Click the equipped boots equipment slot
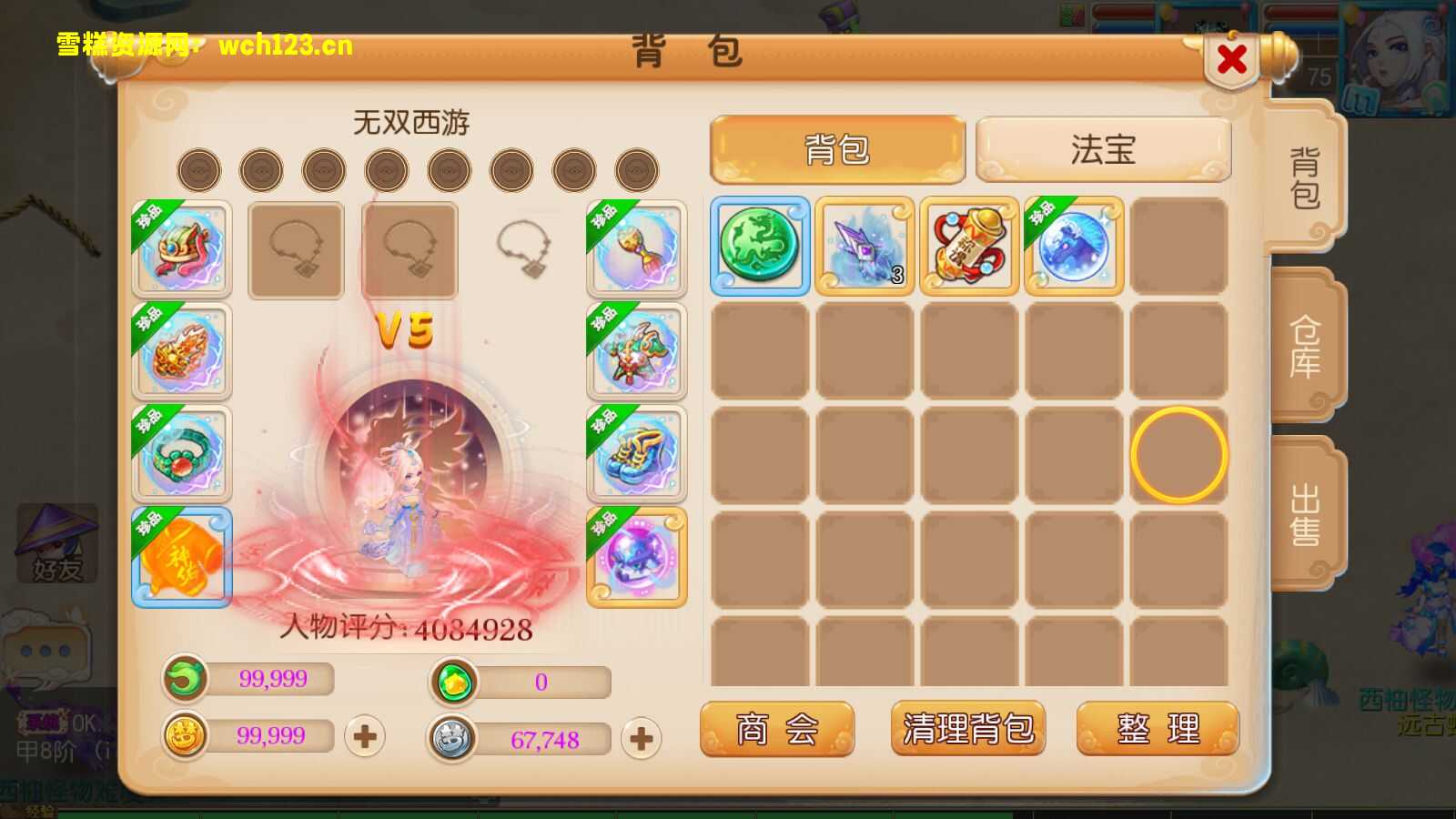This screenshot has width=1456, height=819. pos(636,456)
